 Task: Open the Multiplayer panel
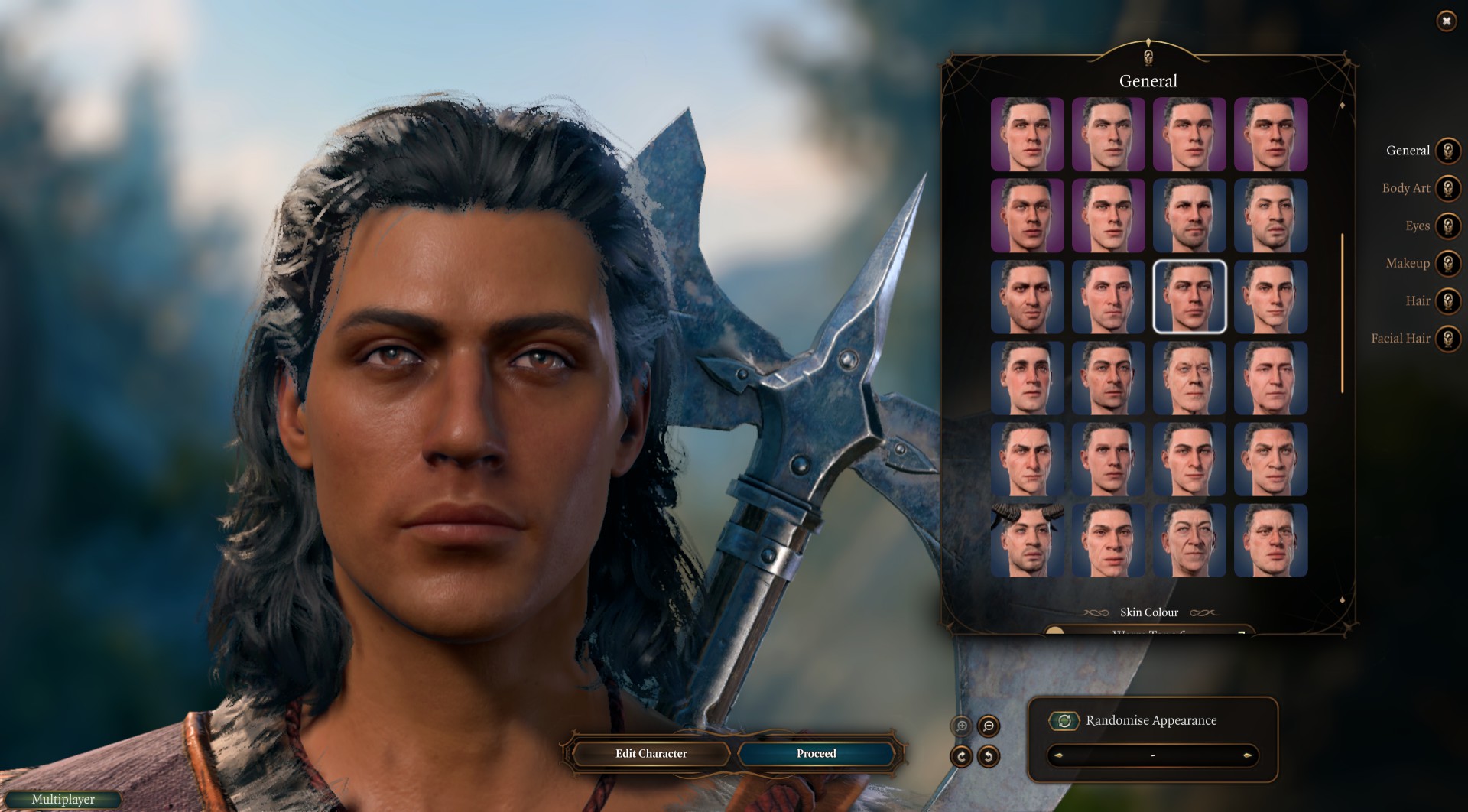63,800
